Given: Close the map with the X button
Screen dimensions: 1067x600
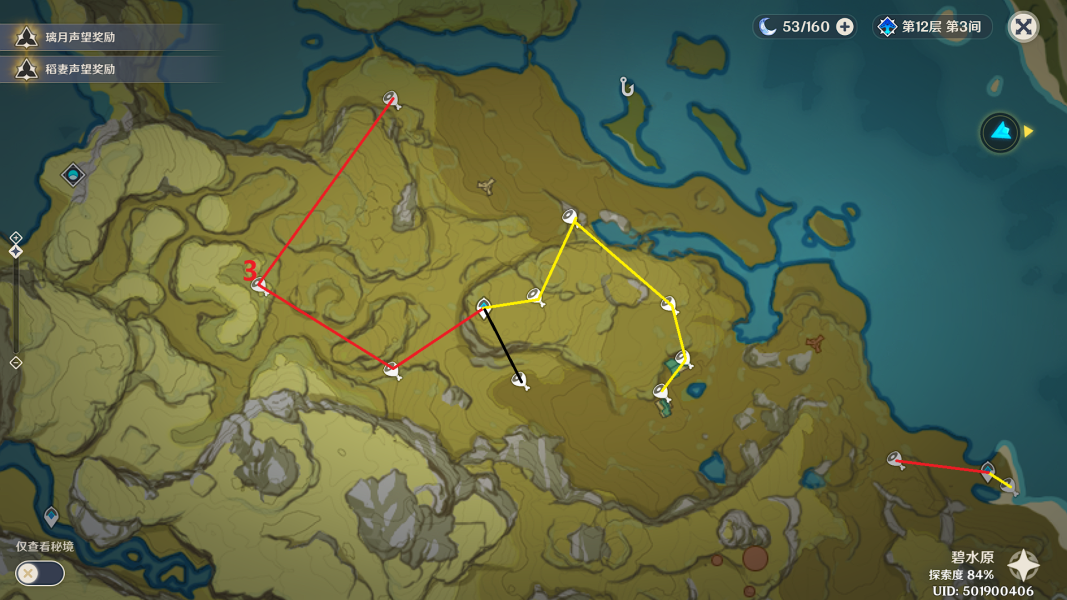Looking at the screenshot, I should coord(1023,27).
